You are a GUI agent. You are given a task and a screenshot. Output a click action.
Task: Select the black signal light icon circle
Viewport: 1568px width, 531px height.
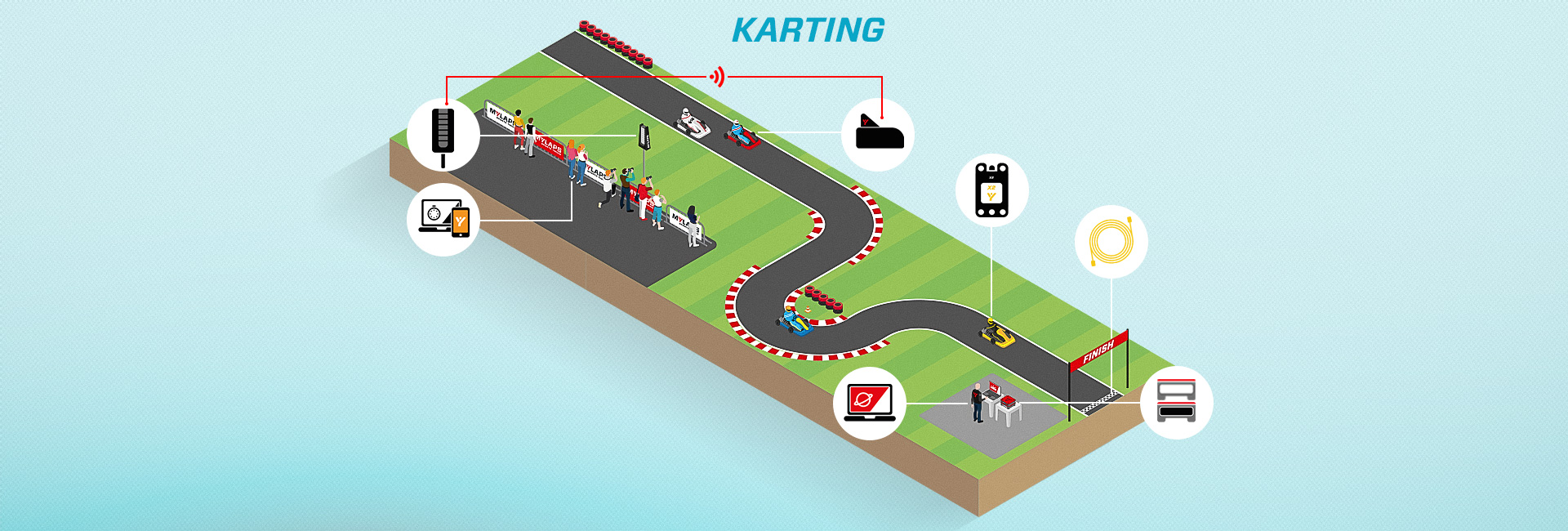tap(443, 135)
